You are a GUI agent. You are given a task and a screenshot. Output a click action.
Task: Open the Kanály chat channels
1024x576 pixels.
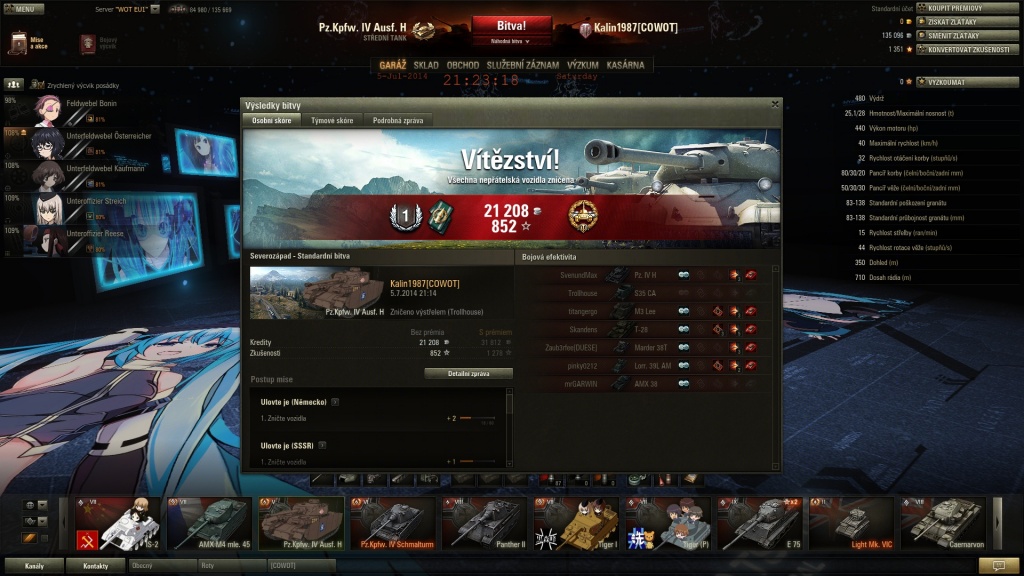pyautogui.click(x=34, y=566)
